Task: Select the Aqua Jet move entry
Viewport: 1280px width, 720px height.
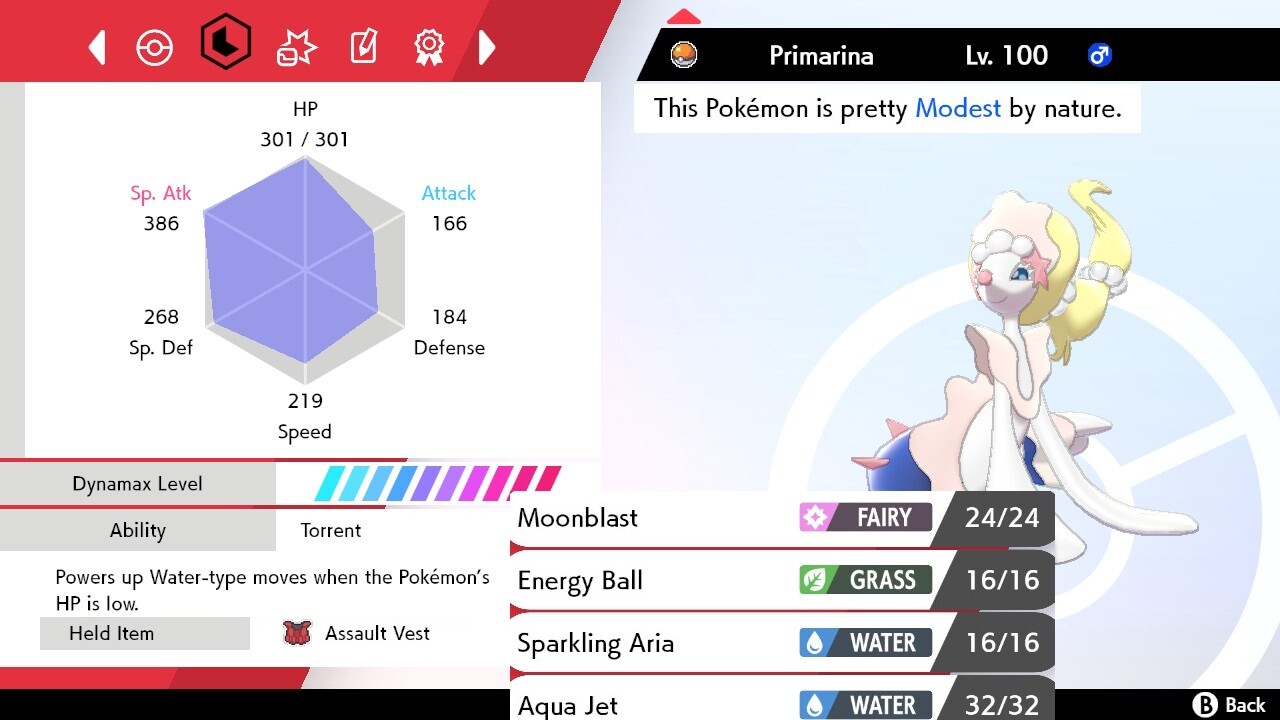Action: [x=700, y=703]
